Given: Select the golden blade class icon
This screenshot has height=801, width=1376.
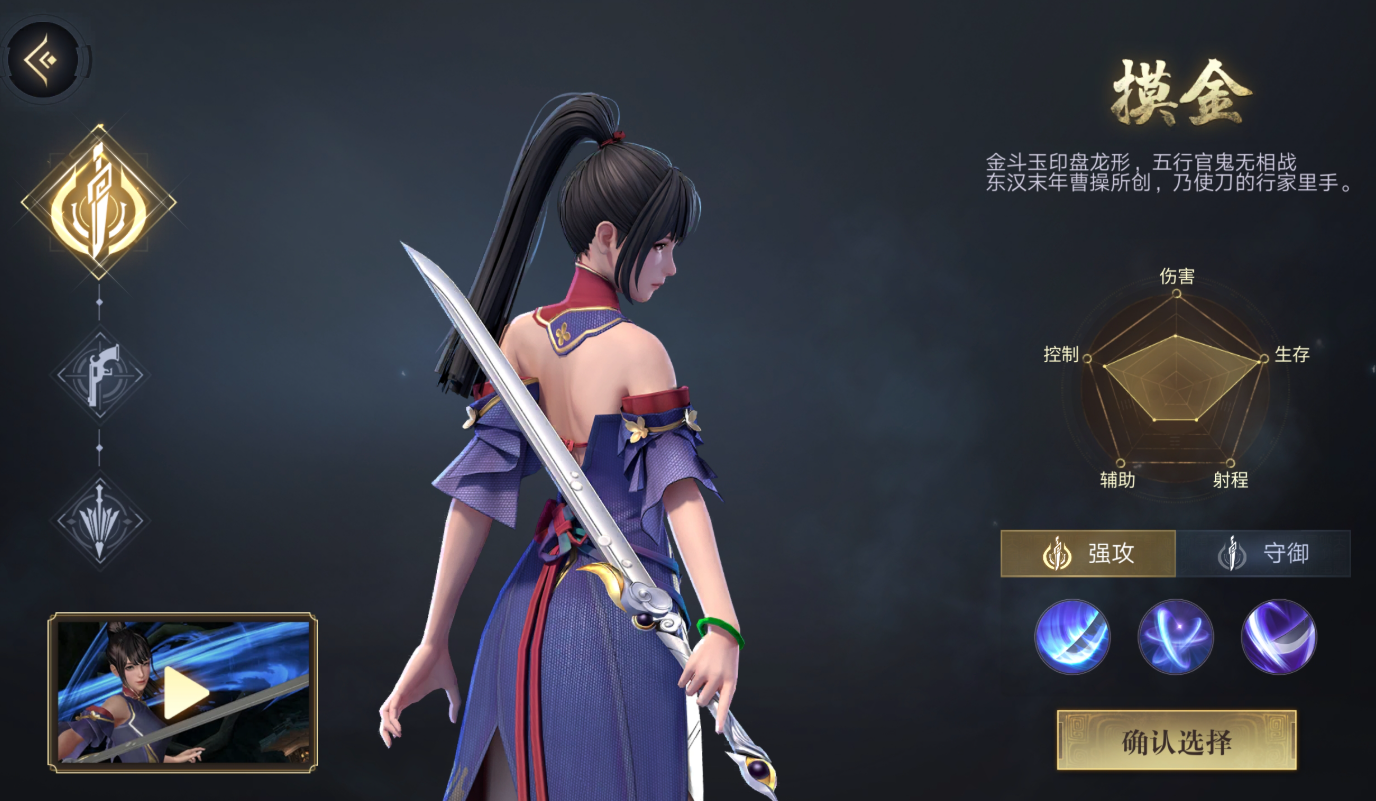Looking at the screenshot, I should pos(99,203).
